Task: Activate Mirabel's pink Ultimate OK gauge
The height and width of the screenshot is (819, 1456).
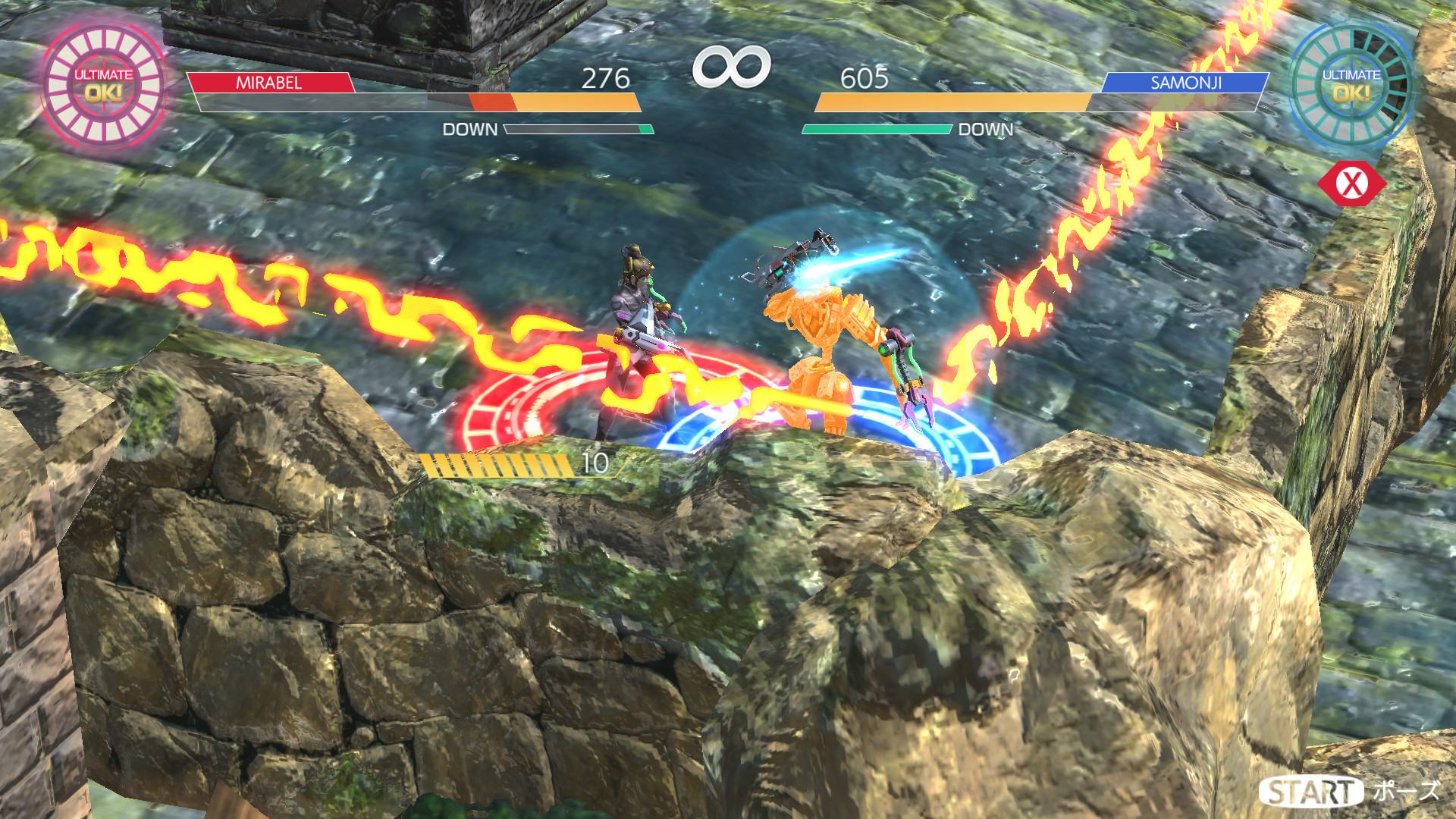Action: [104, 83]
